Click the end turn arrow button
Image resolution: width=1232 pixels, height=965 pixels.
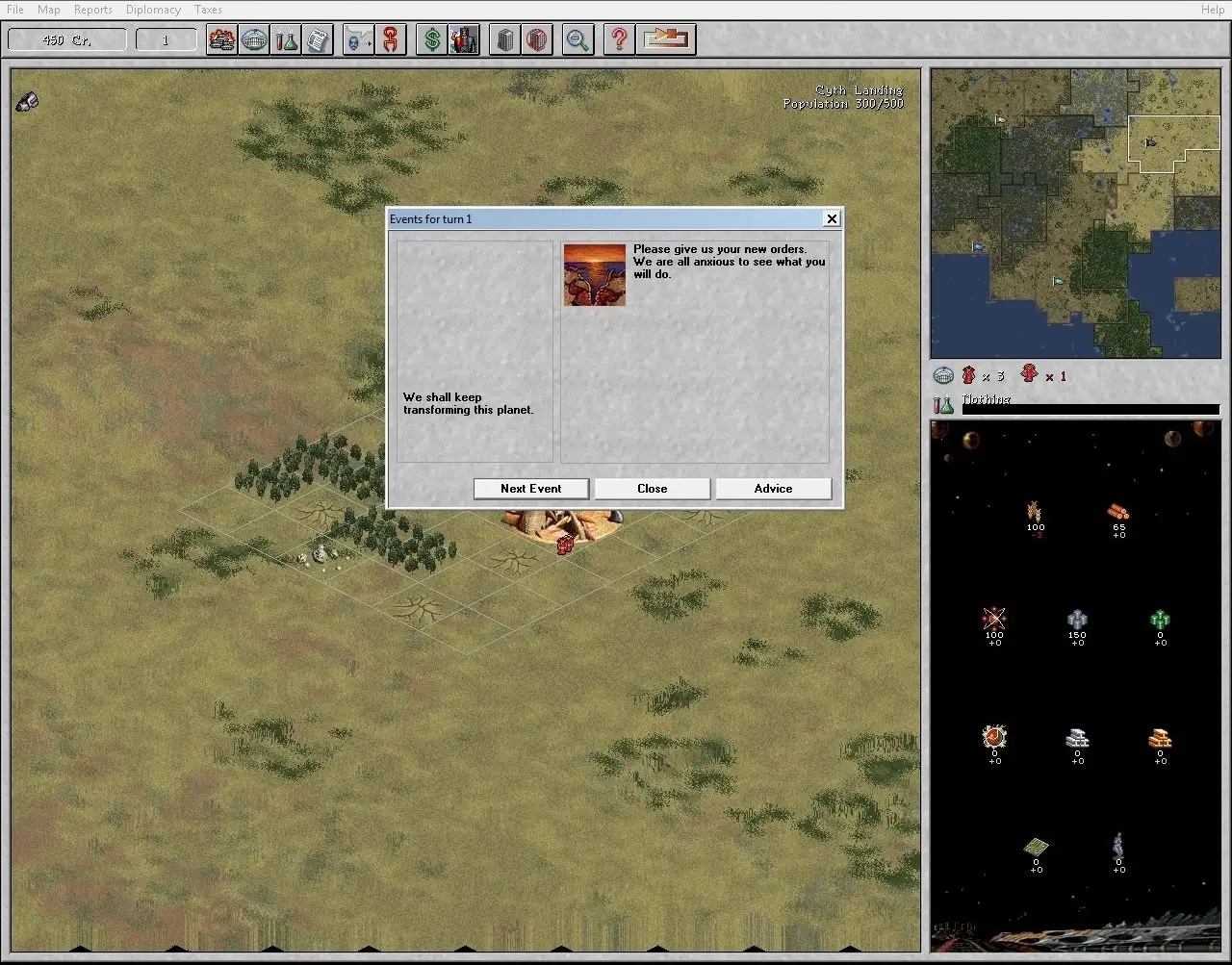[x=667, y=40]
